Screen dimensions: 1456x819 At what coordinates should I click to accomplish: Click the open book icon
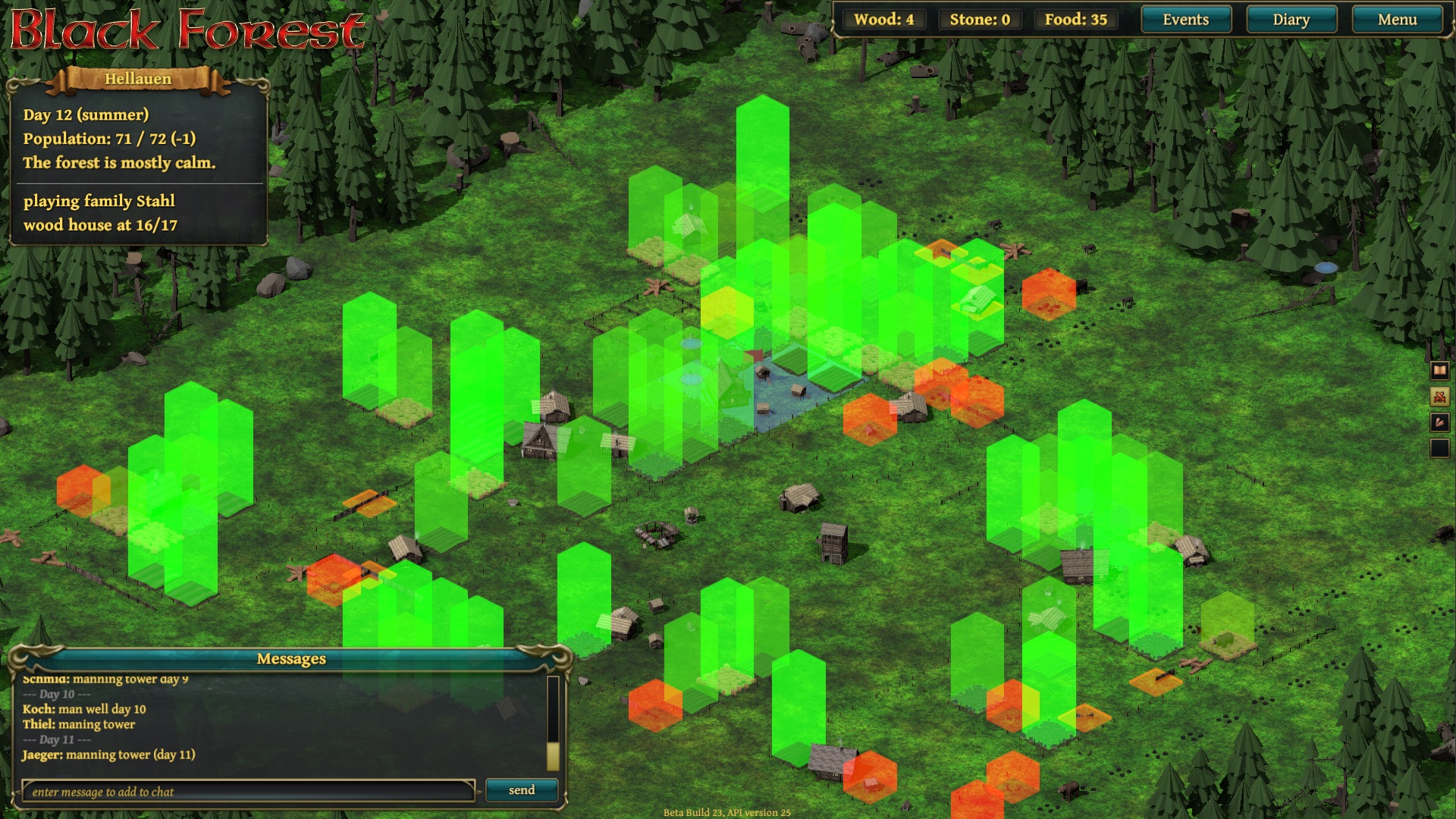point(1439,370)
